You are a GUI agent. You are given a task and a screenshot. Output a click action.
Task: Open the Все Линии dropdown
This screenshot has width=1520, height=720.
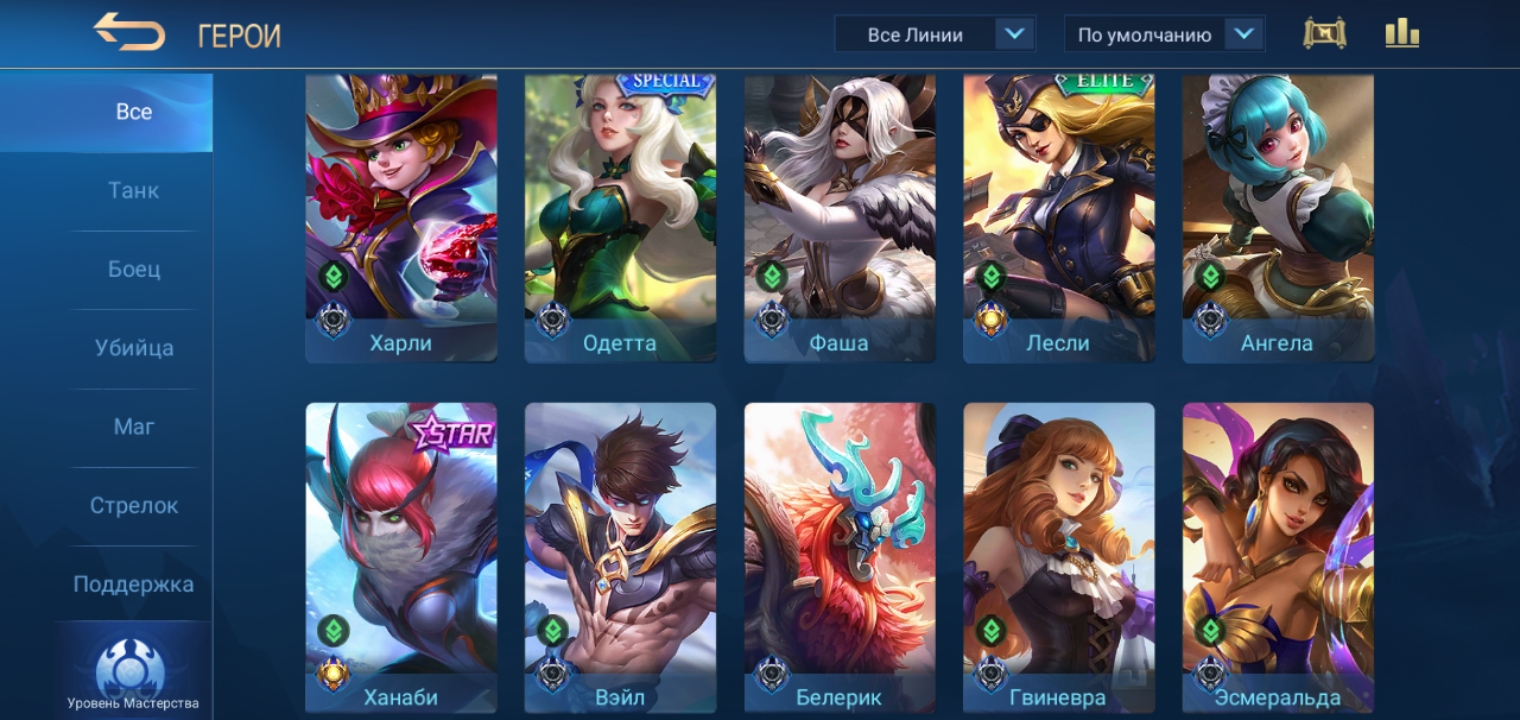point(934,35)
